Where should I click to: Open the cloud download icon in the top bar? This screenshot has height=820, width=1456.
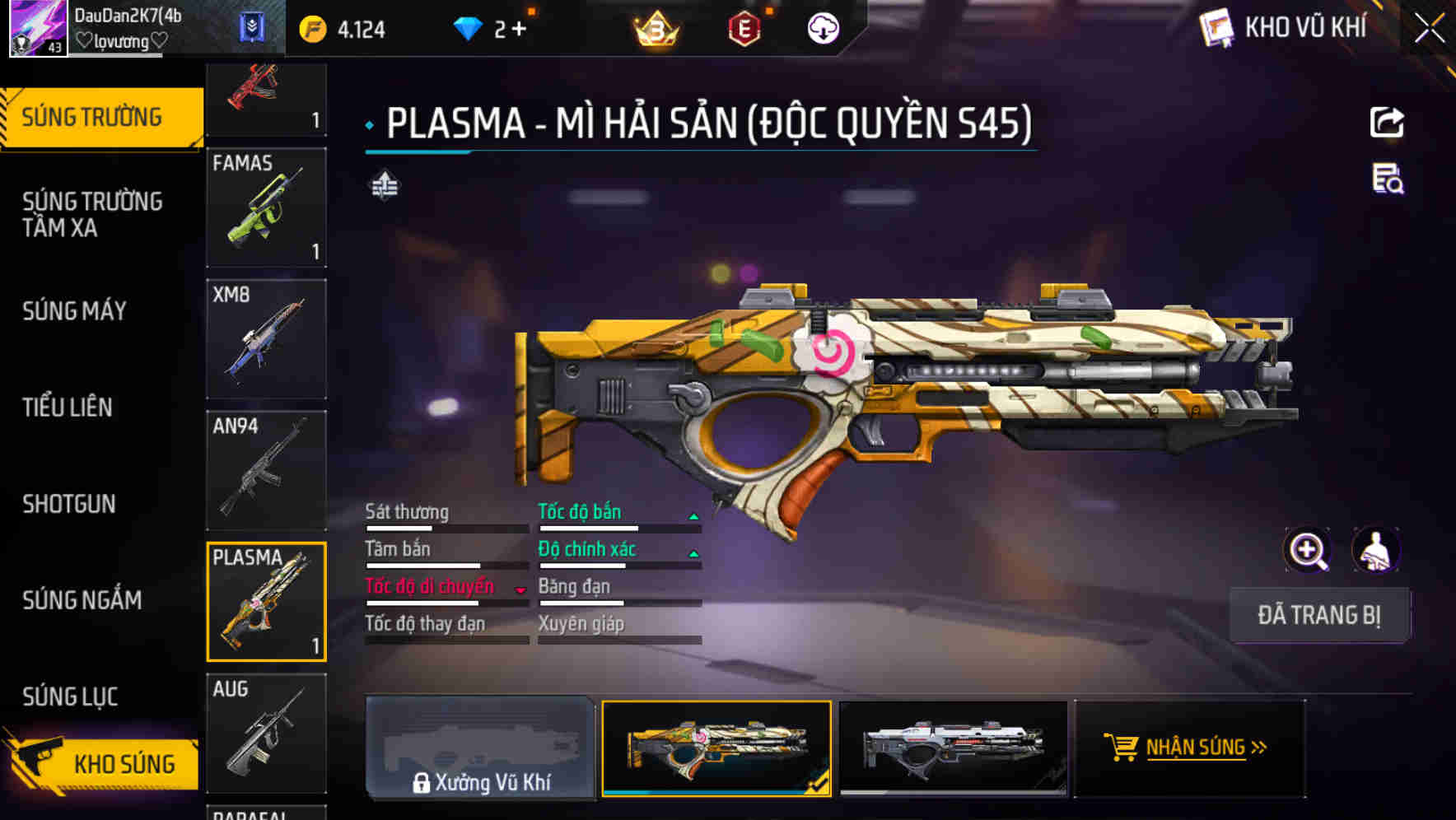point(822,27)
